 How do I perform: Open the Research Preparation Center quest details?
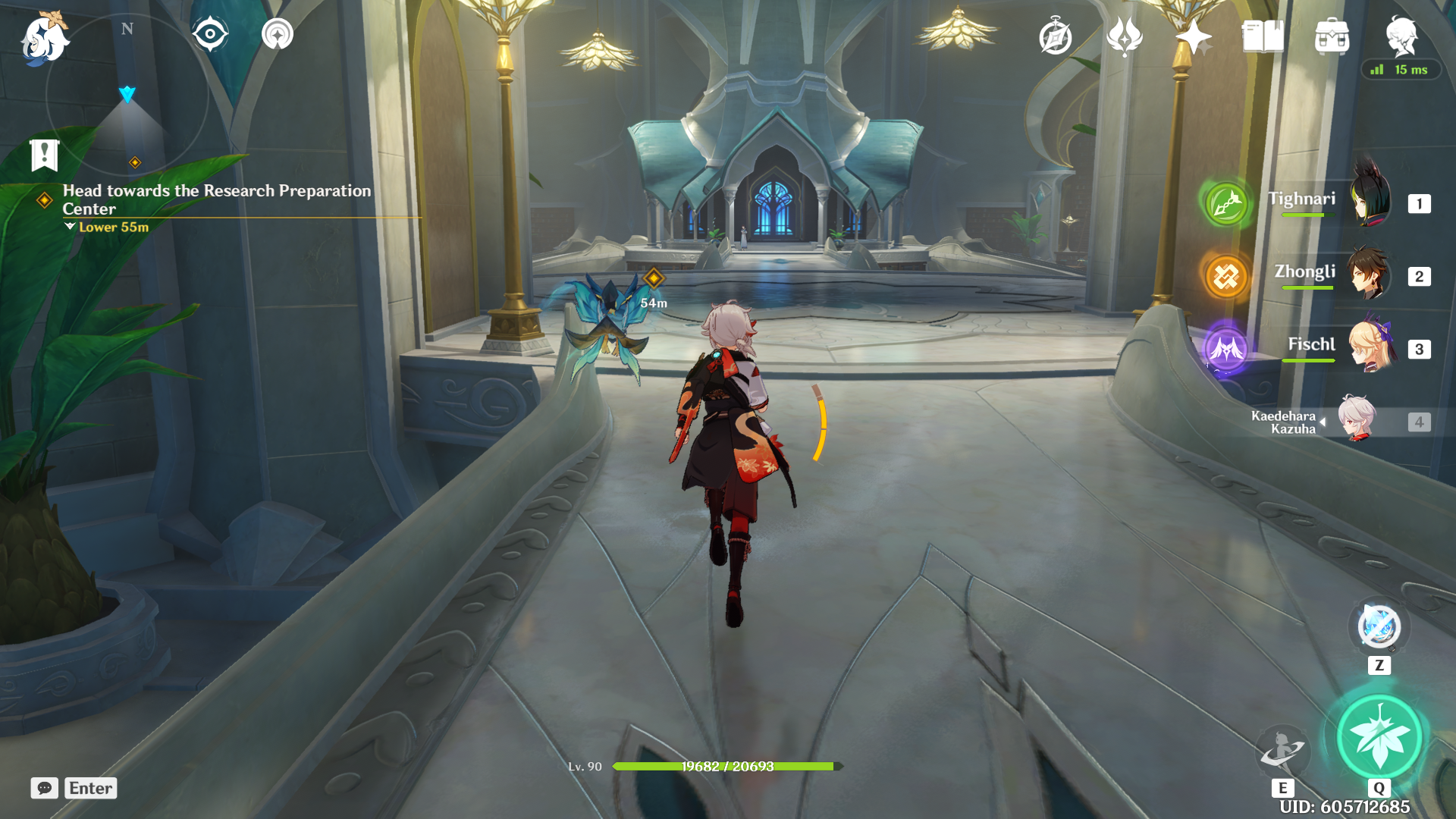pyautogui.click(x=218, y=200)
